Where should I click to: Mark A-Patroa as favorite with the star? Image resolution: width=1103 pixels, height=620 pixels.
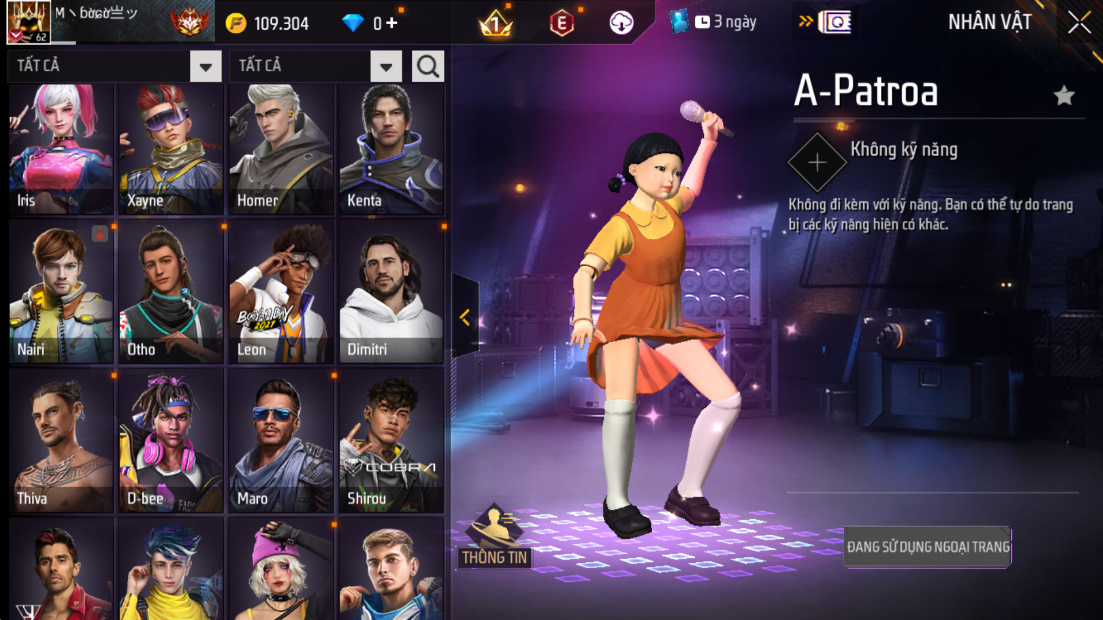(1064, 96)
